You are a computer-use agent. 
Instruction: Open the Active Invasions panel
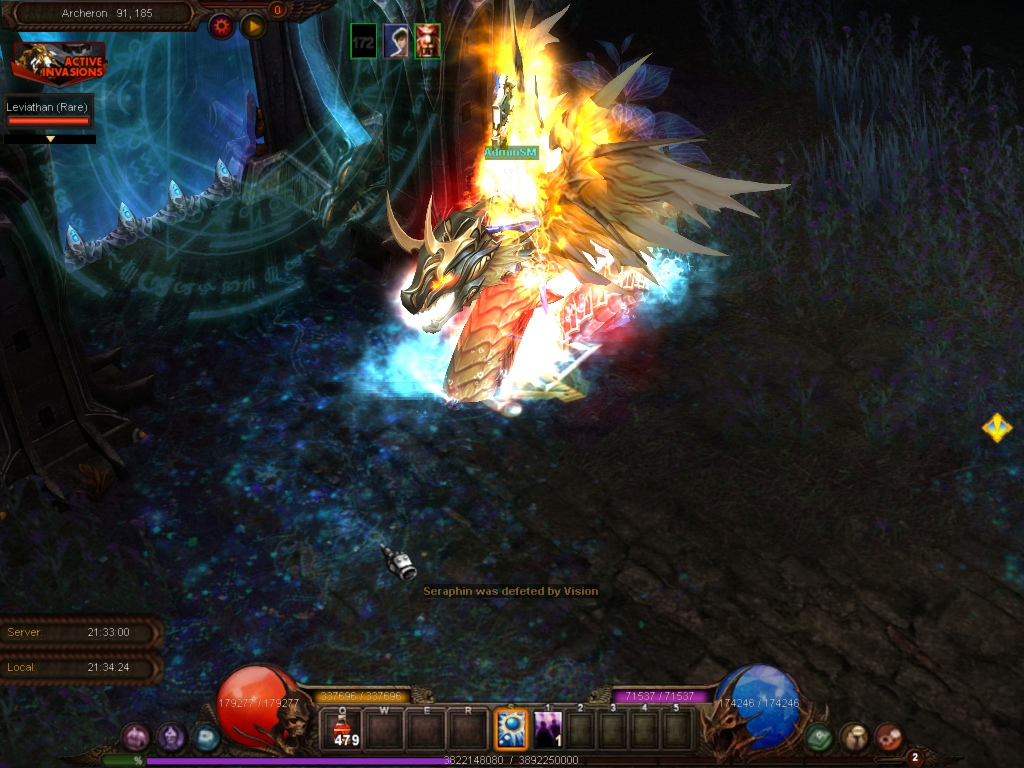[x=58, y=64]
